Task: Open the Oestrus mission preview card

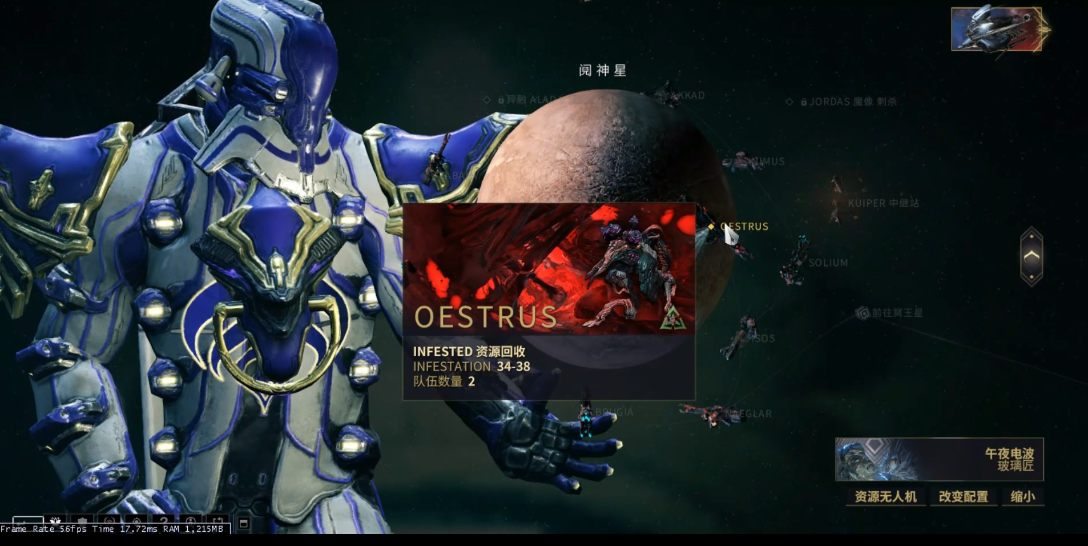Action: (548, 302)
